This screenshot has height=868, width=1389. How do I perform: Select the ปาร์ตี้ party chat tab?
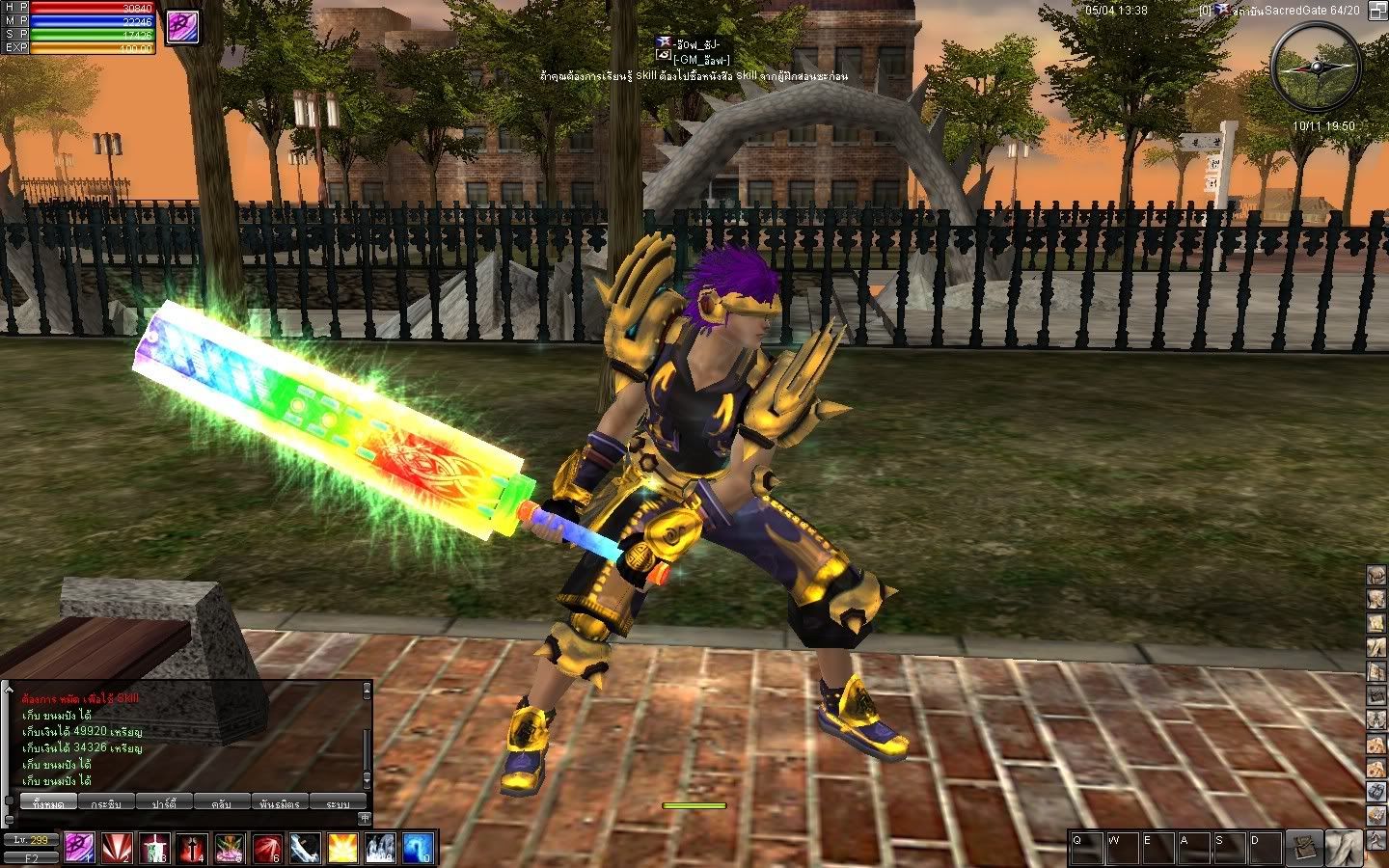[163, 802]
